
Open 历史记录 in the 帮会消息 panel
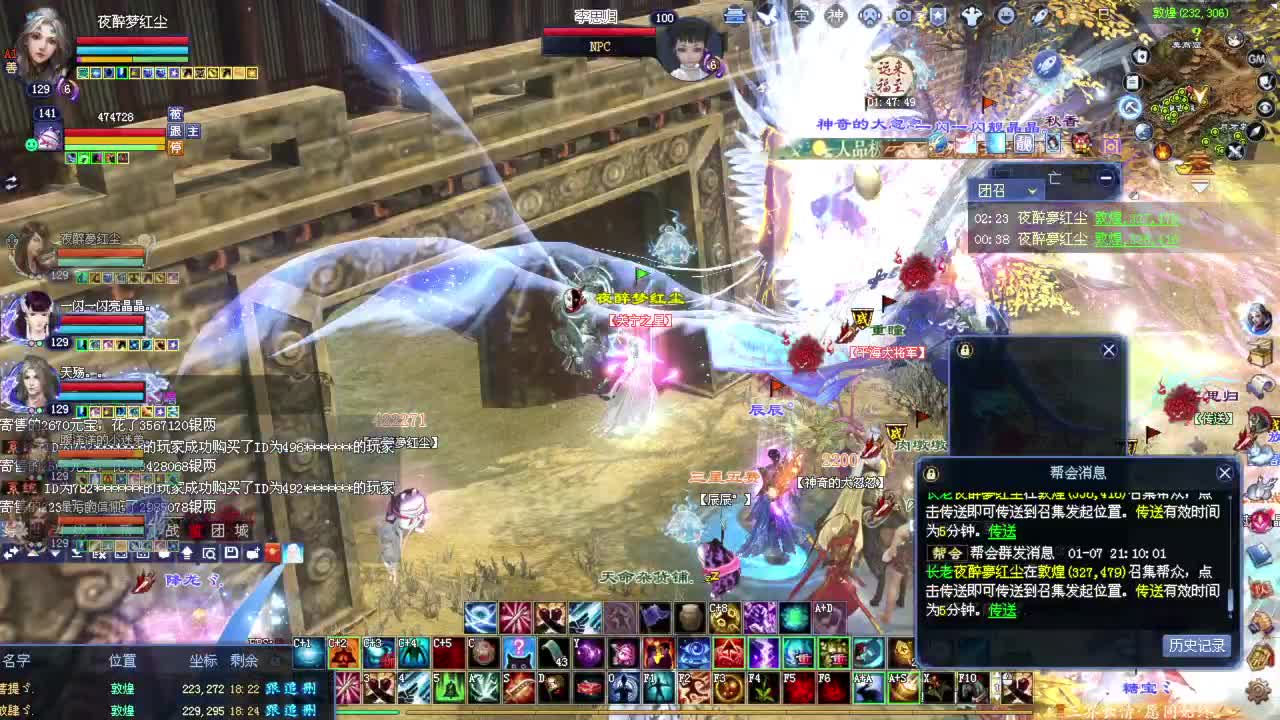click(1197, 645)
